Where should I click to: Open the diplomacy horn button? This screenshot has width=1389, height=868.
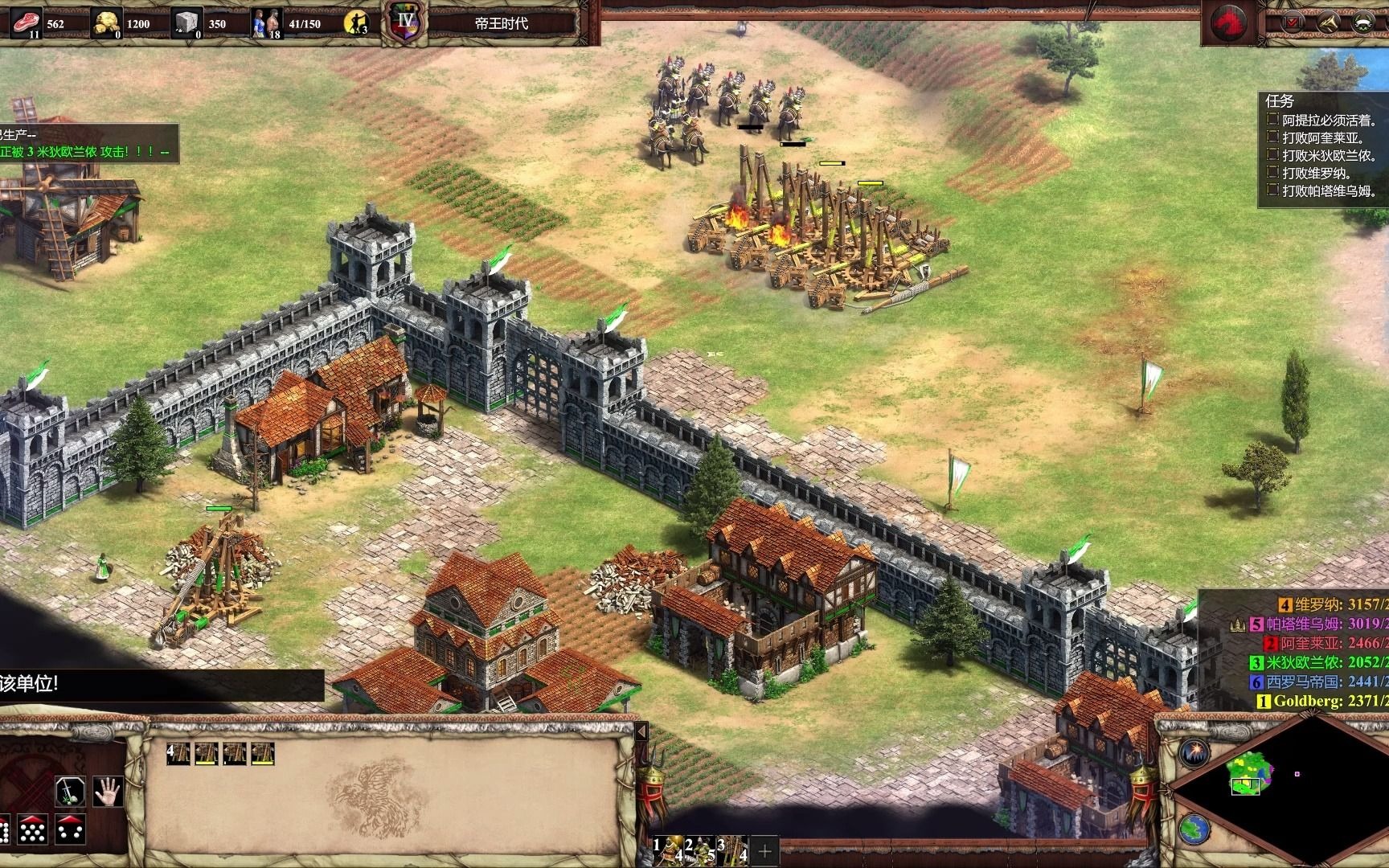tap(1327, 23)
